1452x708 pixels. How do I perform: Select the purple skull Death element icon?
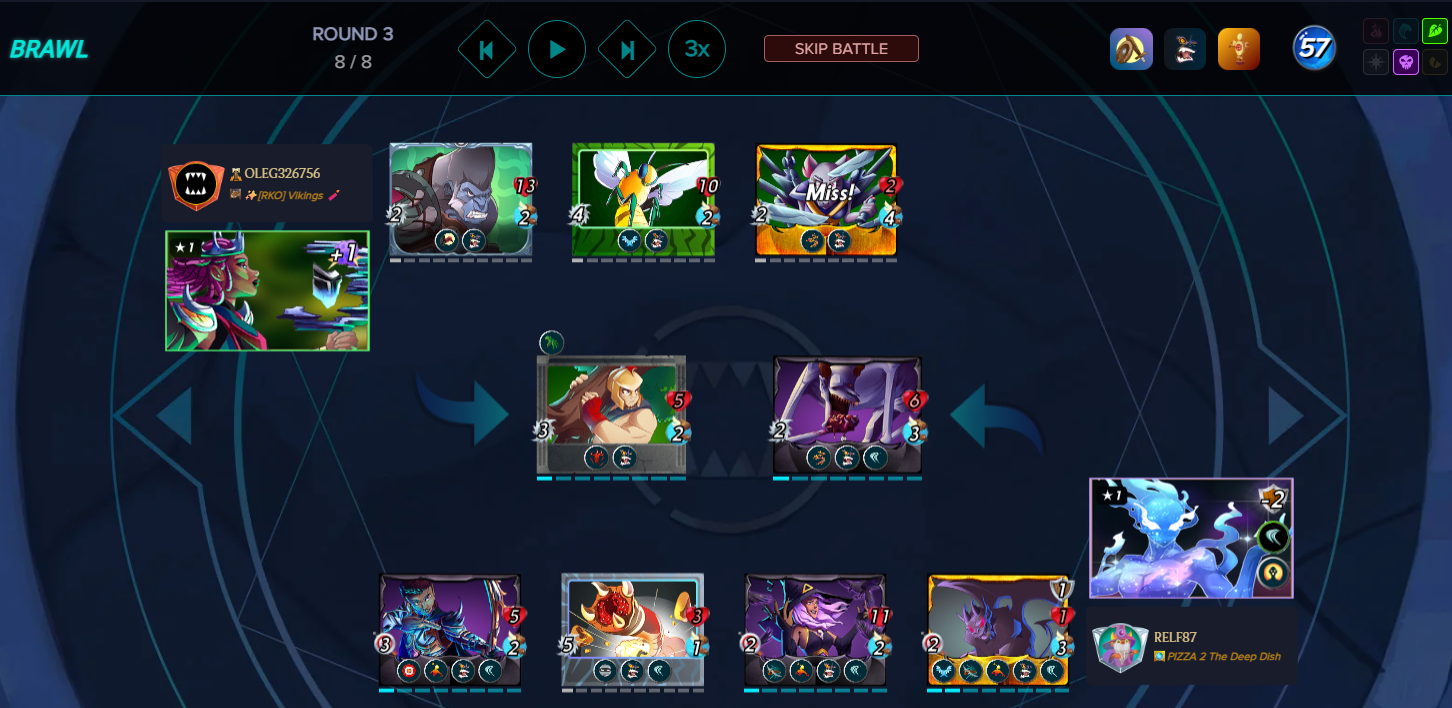click(1406, 62)
